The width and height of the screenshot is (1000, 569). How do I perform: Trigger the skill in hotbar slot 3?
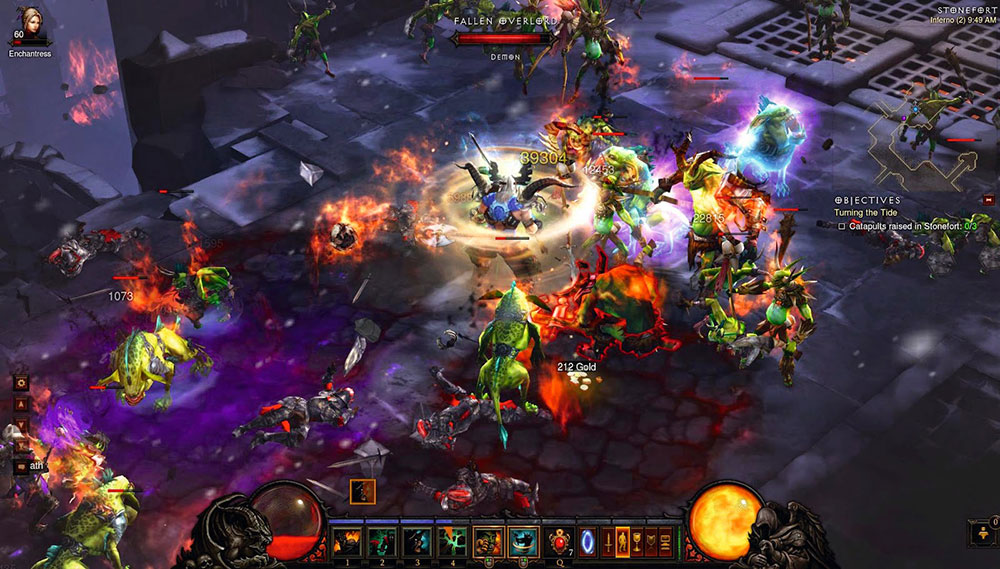419,541
